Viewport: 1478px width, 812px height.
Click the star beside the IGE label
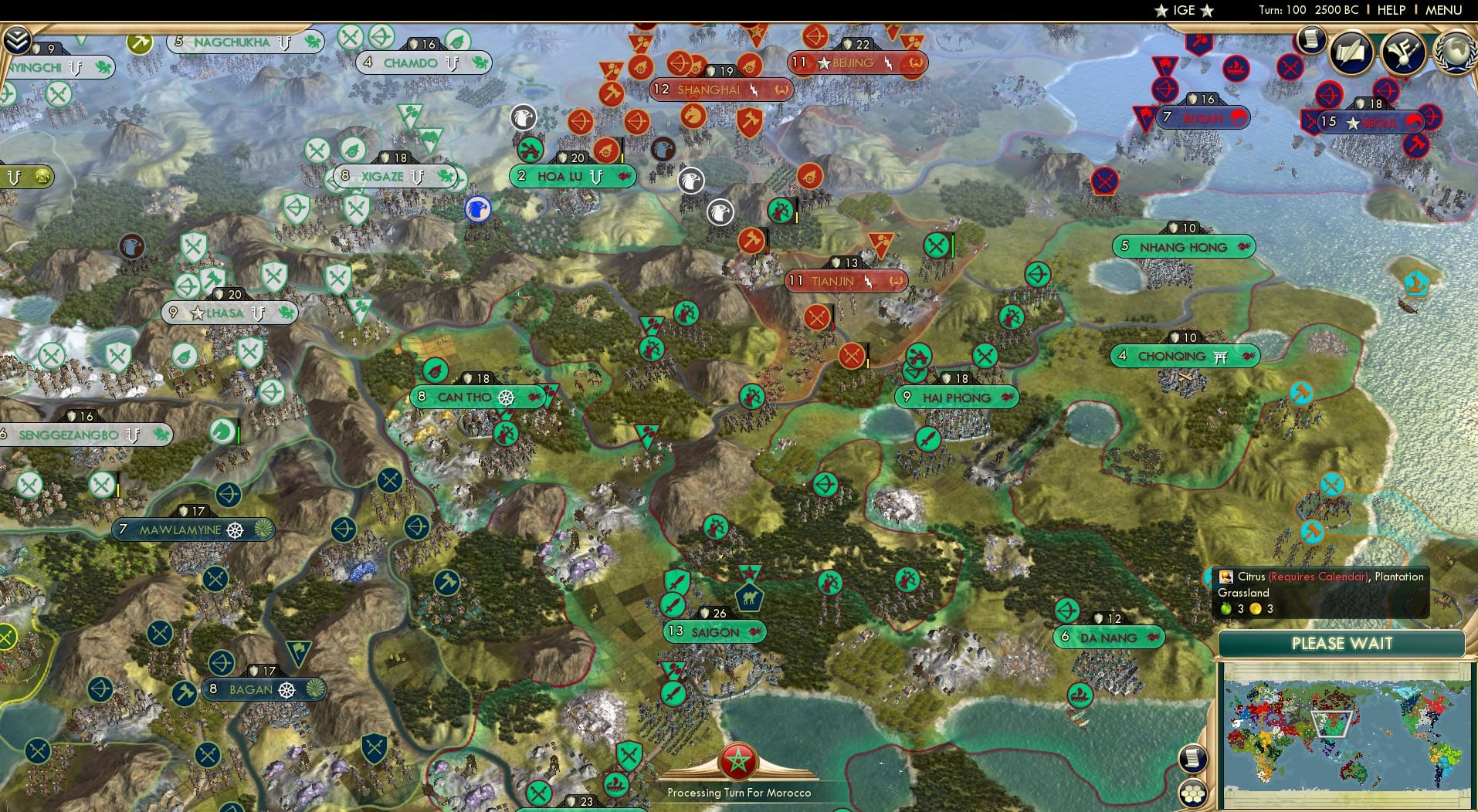(x=1162, y=10)
